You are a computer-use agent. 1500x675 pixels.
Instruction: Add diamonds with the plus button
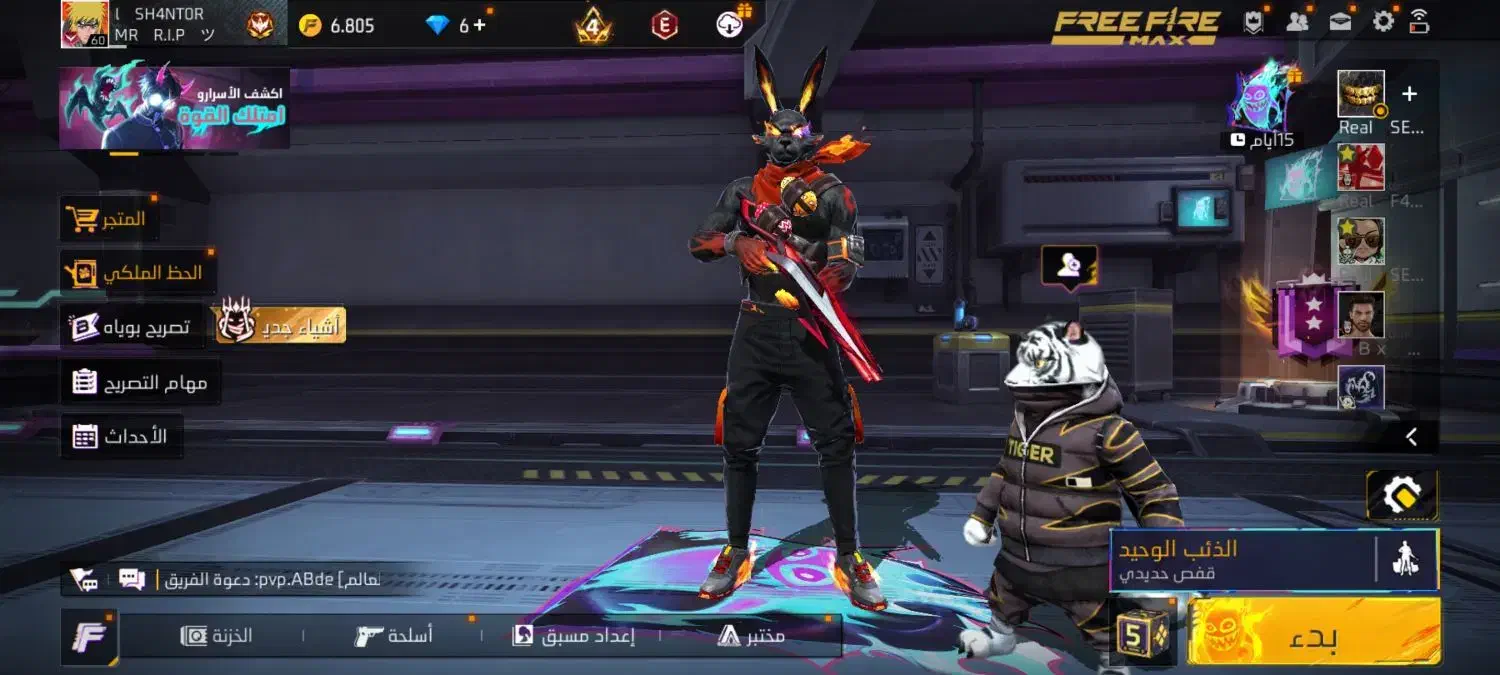[480, 25]
